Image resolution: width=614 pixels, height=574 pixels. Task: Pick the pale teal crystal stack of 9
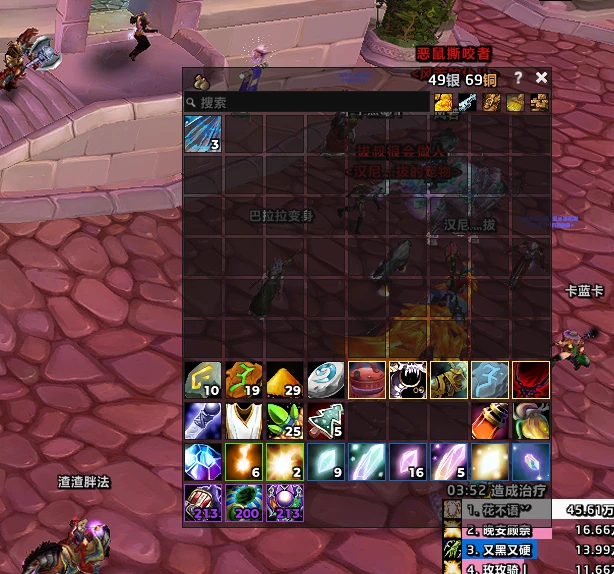pos(326,462)
